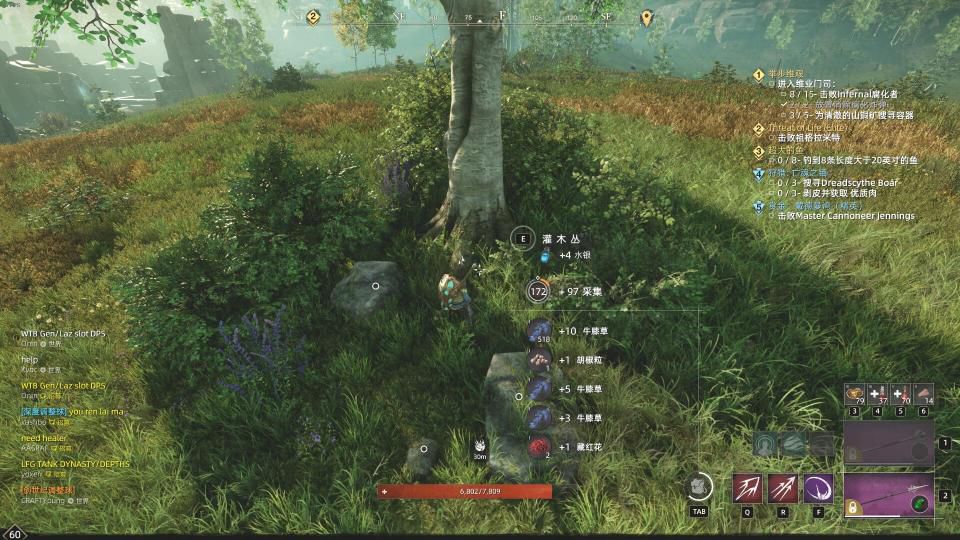Use the potion with 70 count
This screenshot has width=960, height=540.
(x=900, y=394)
